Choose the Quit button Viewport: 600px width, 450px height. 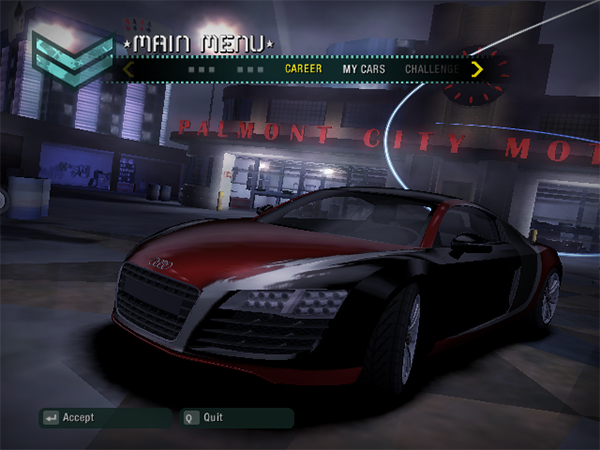click(212, 417)
